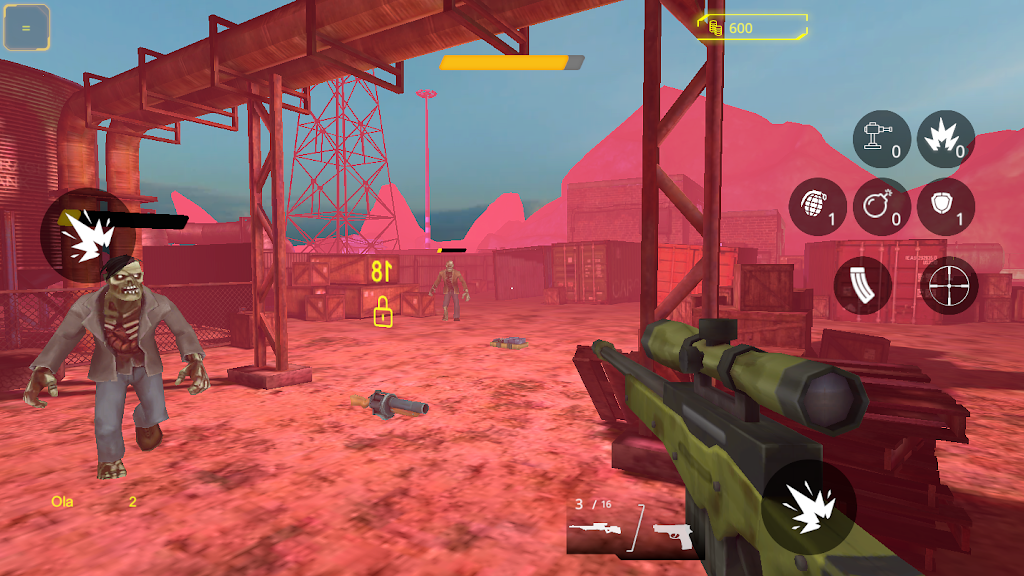Image resolution: width=1024 pixels, height=576 pixels.
Task: Toggle the sniper scope crosshair button
Action: pyautogui.click(x=949, y=285)
